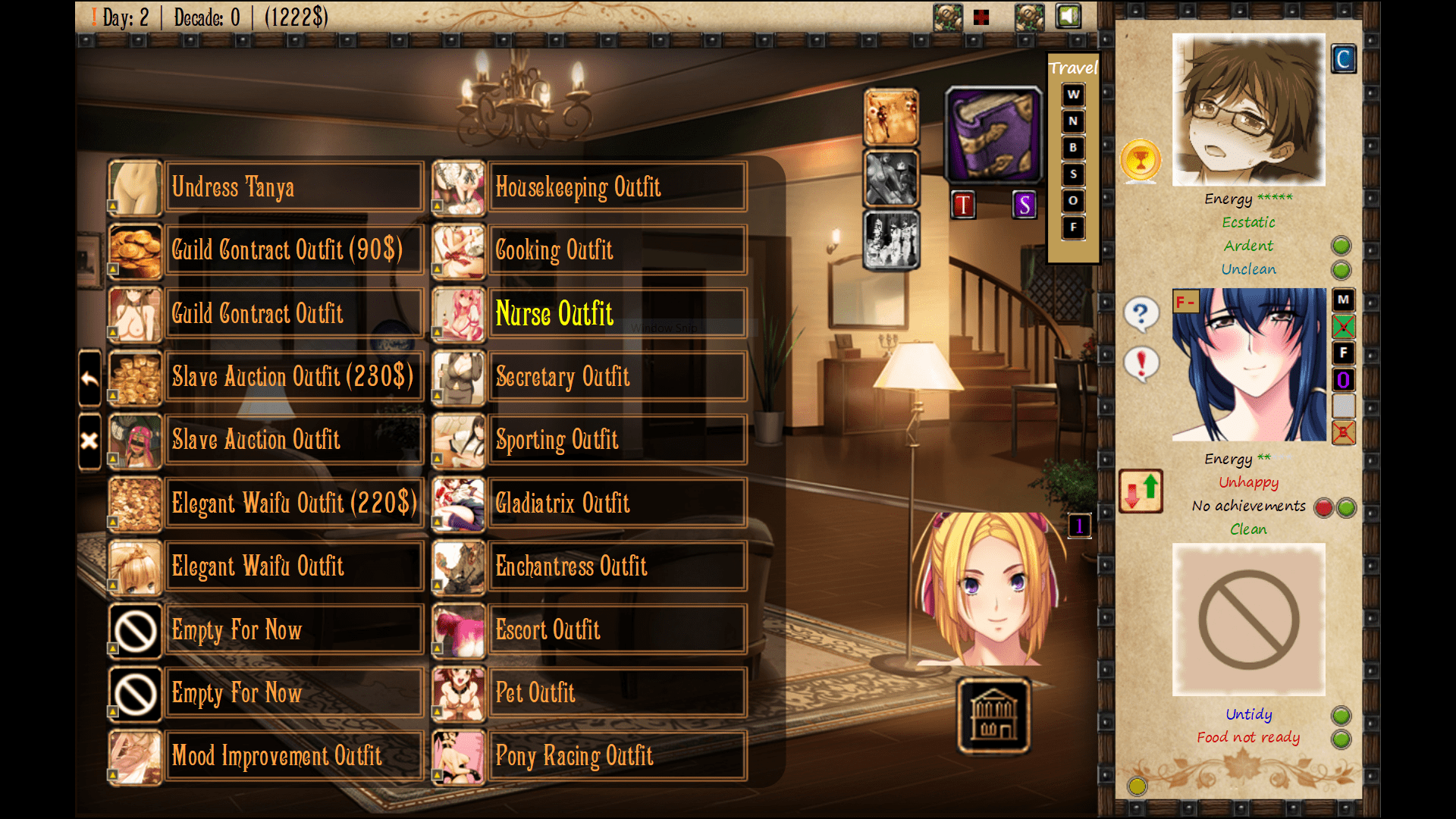Select the purple S icon under the book

(1025, 205)
